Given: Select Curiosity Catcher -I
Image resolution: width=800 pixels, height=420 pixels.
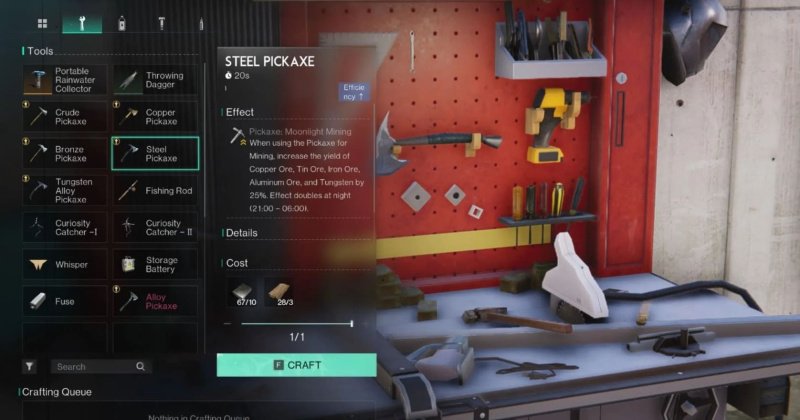Looking at the screenshot, I should click(64, 228).
